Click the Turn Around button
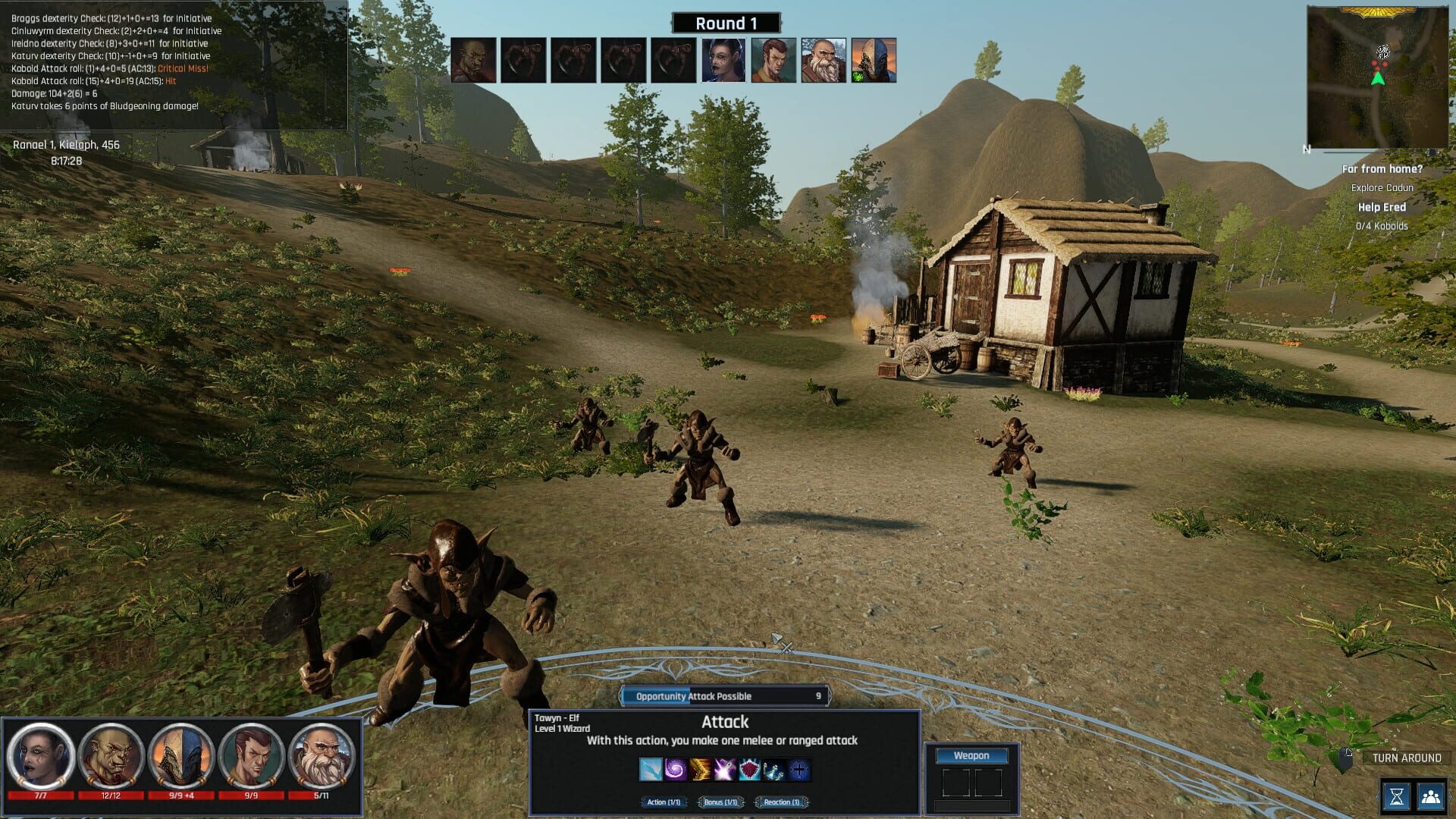Screen dimensions: 1456x819 tap(1406, 758)
